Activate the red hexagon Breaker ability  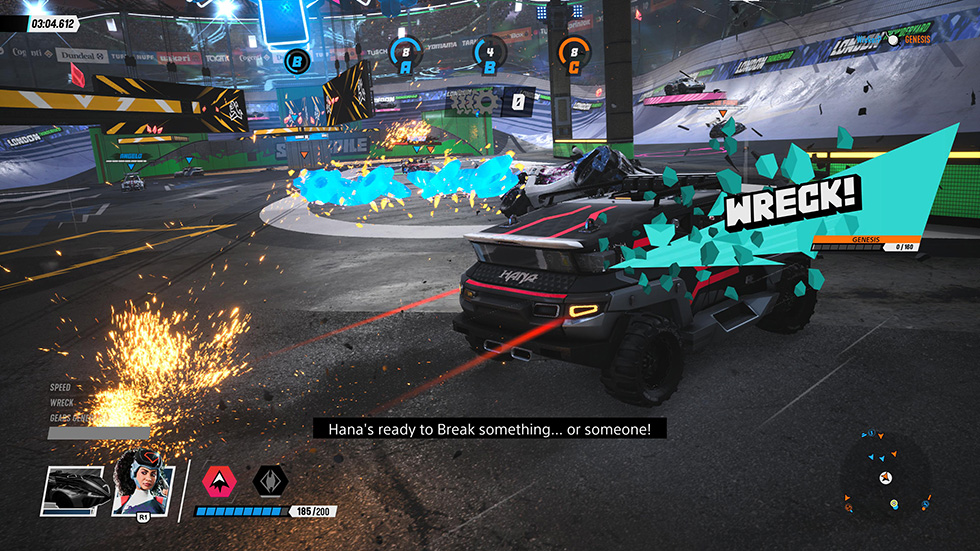point(219,482)
